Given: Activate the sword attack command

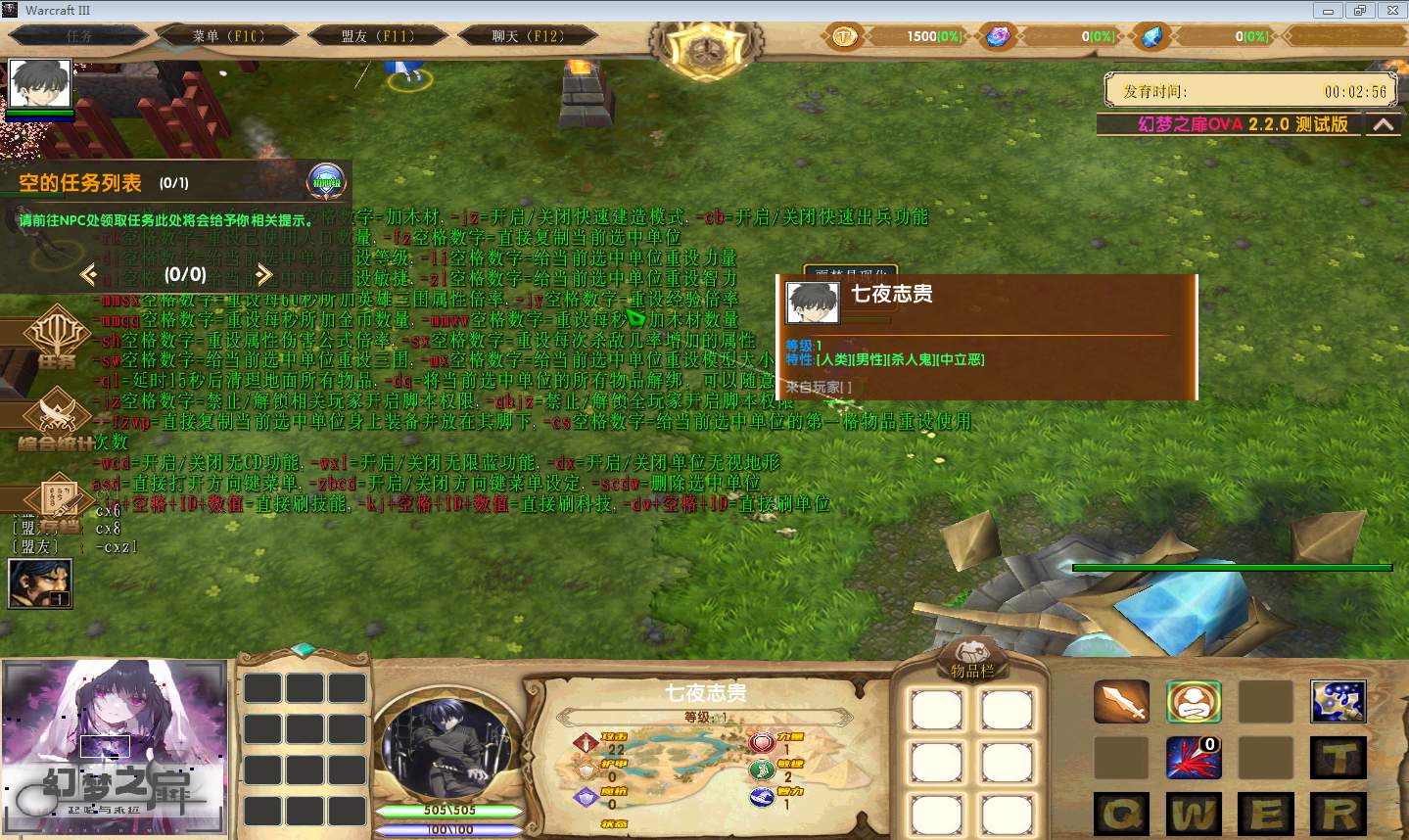Looking at the screenshot, I should pos(1121,702).
